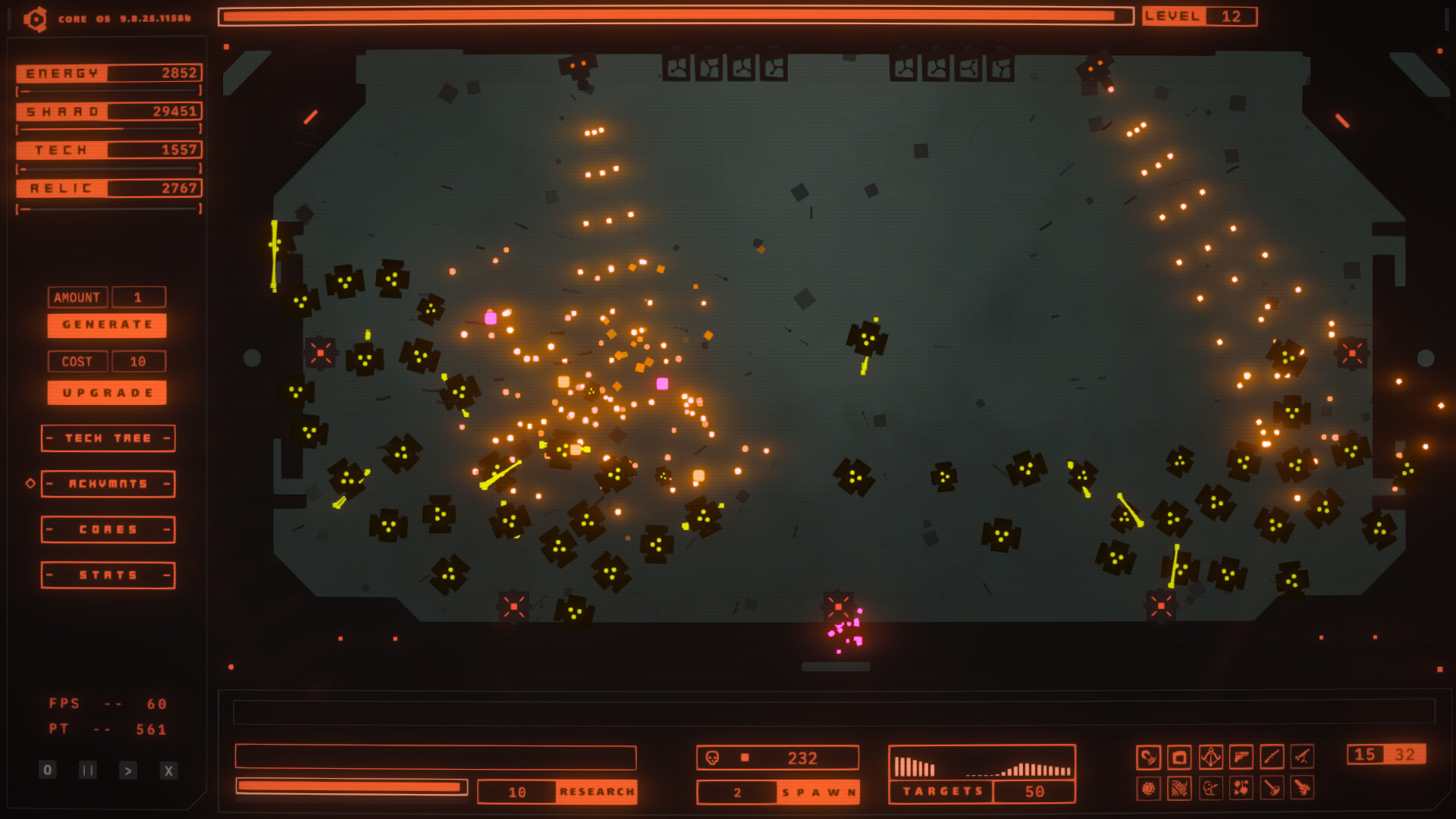Image resolution: width=1456 pixels, height=819 pixels.
Task: Pause the game with the pause control
Action: click(x=87, y=769)
